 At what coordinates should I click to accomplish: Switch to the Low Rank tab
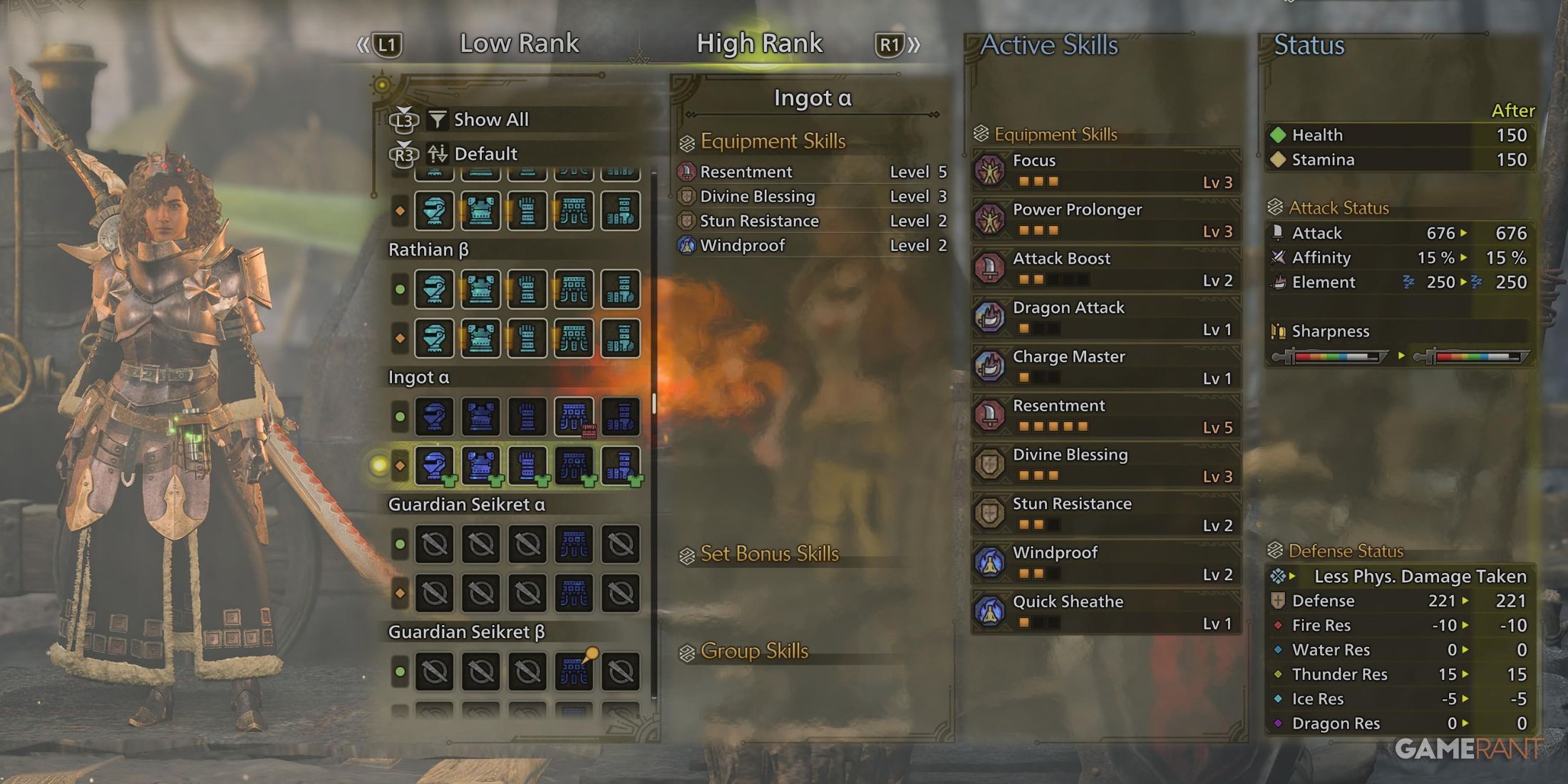coord(520,43)
